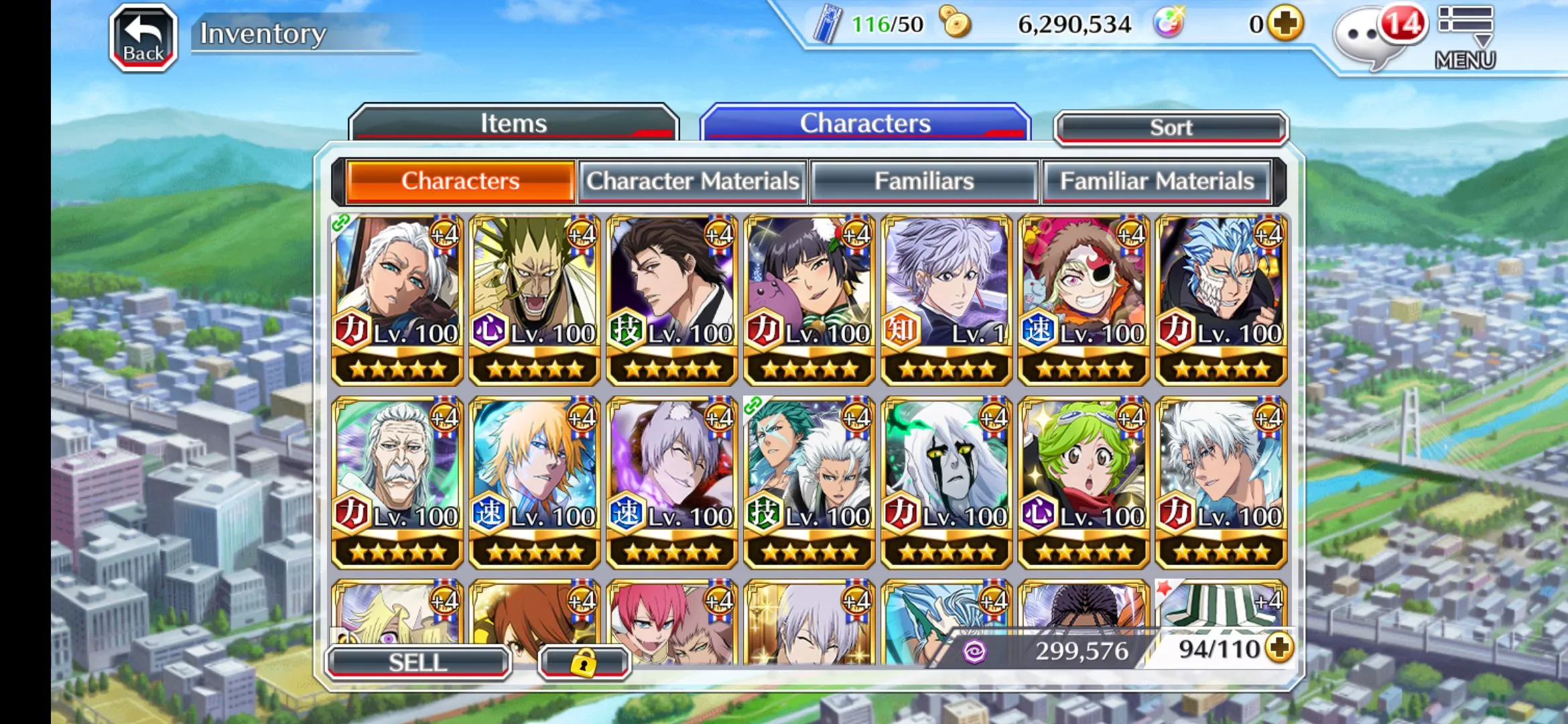
Task: Select the top Characters tab
Action: coord(864,123)
